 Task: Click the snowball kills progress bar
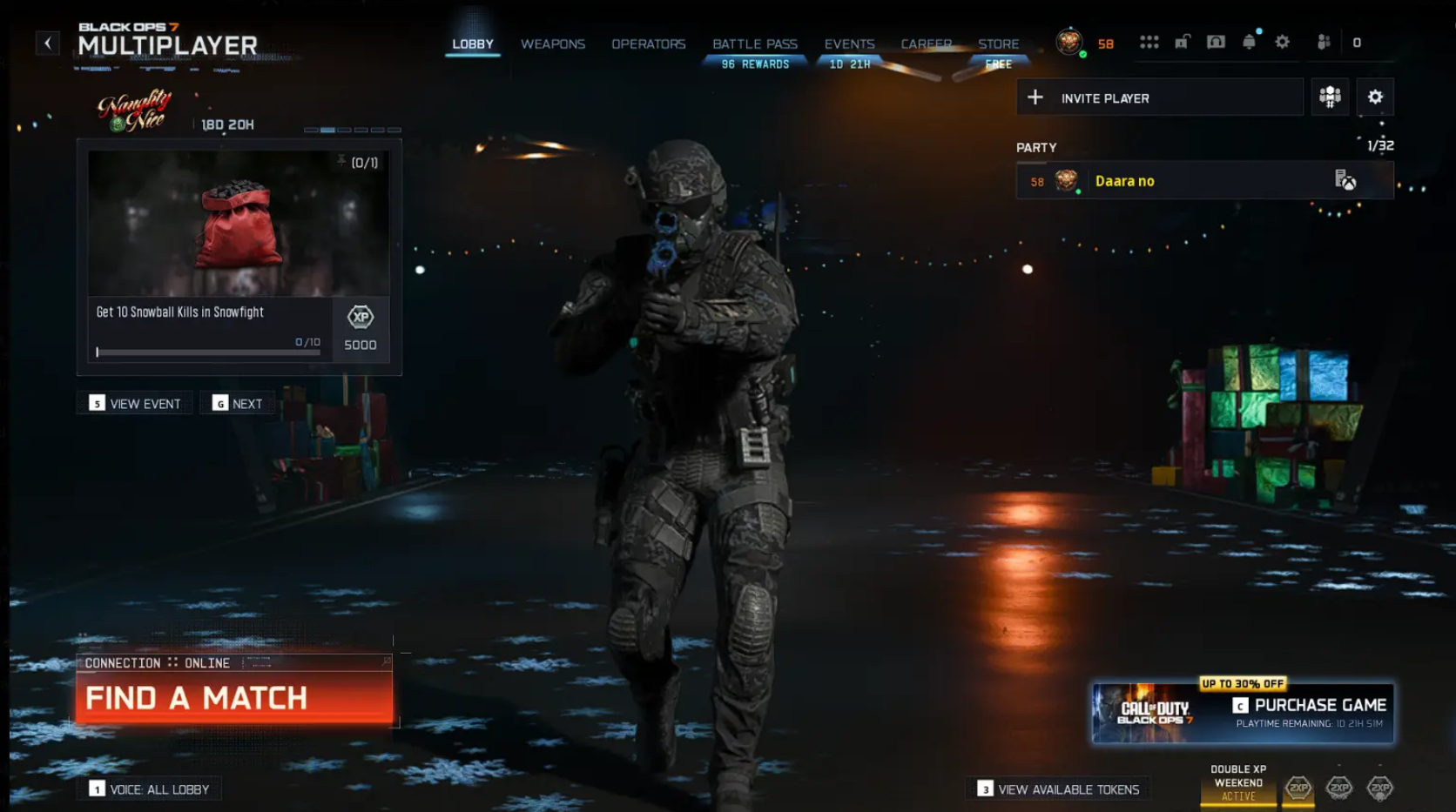coord(209,351)
